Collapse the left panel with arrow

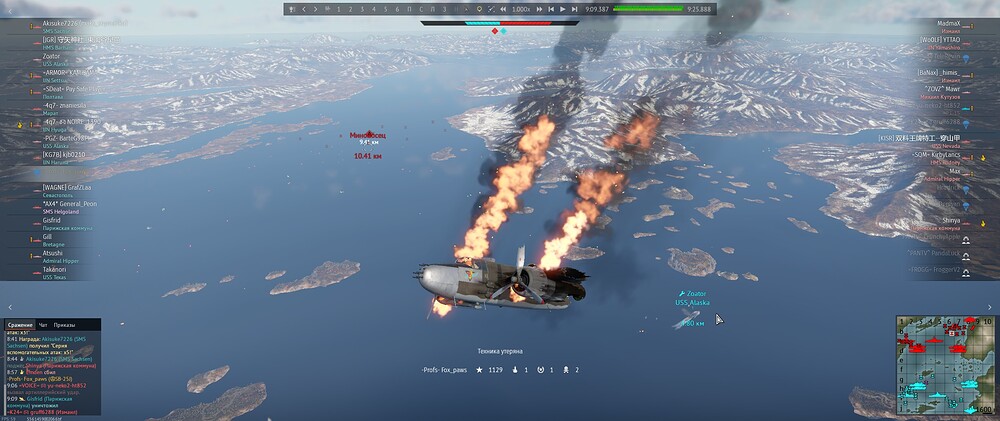(8, 308)
